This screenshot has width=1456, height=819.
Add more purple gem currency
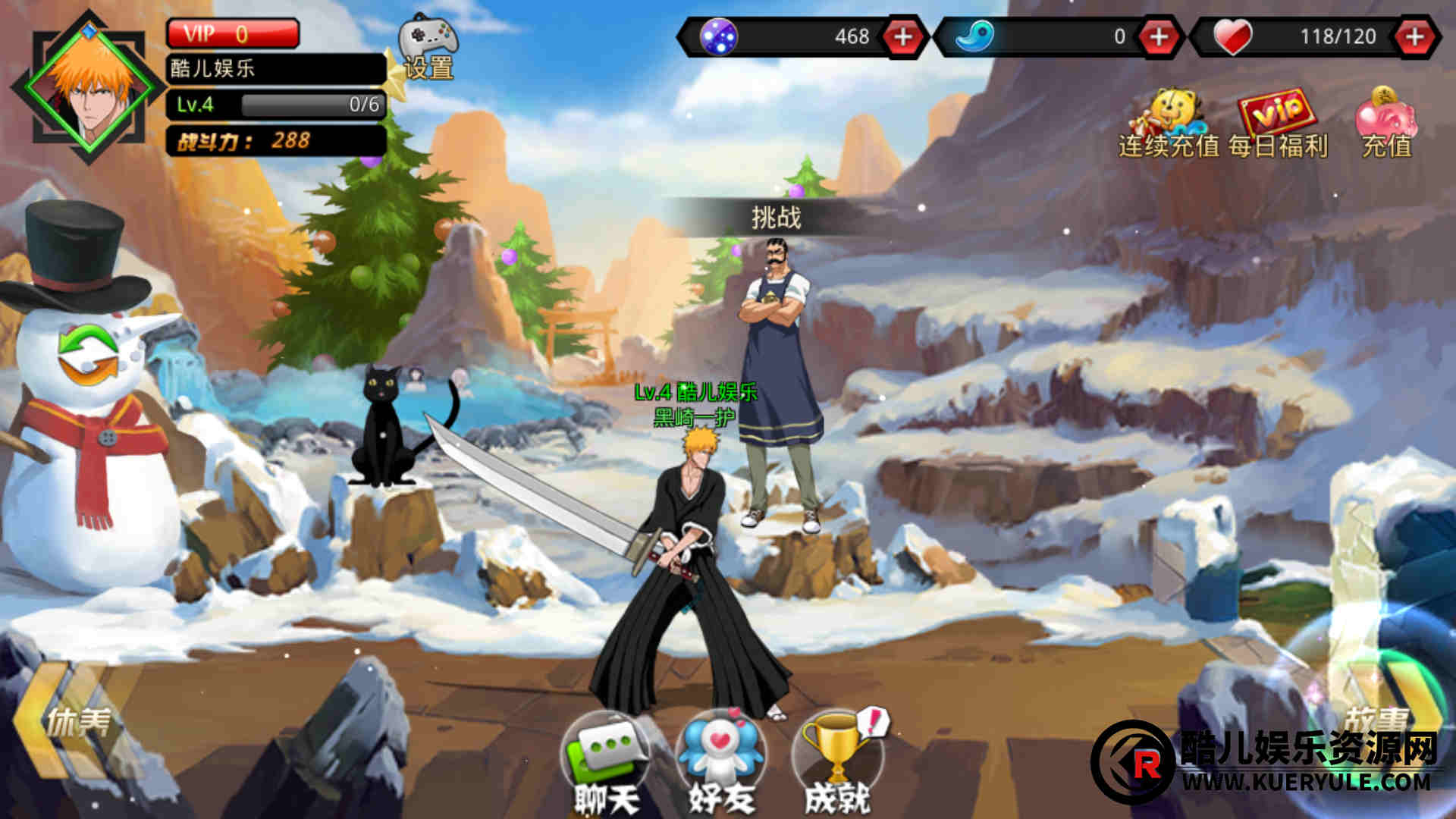tap(902, 36)
